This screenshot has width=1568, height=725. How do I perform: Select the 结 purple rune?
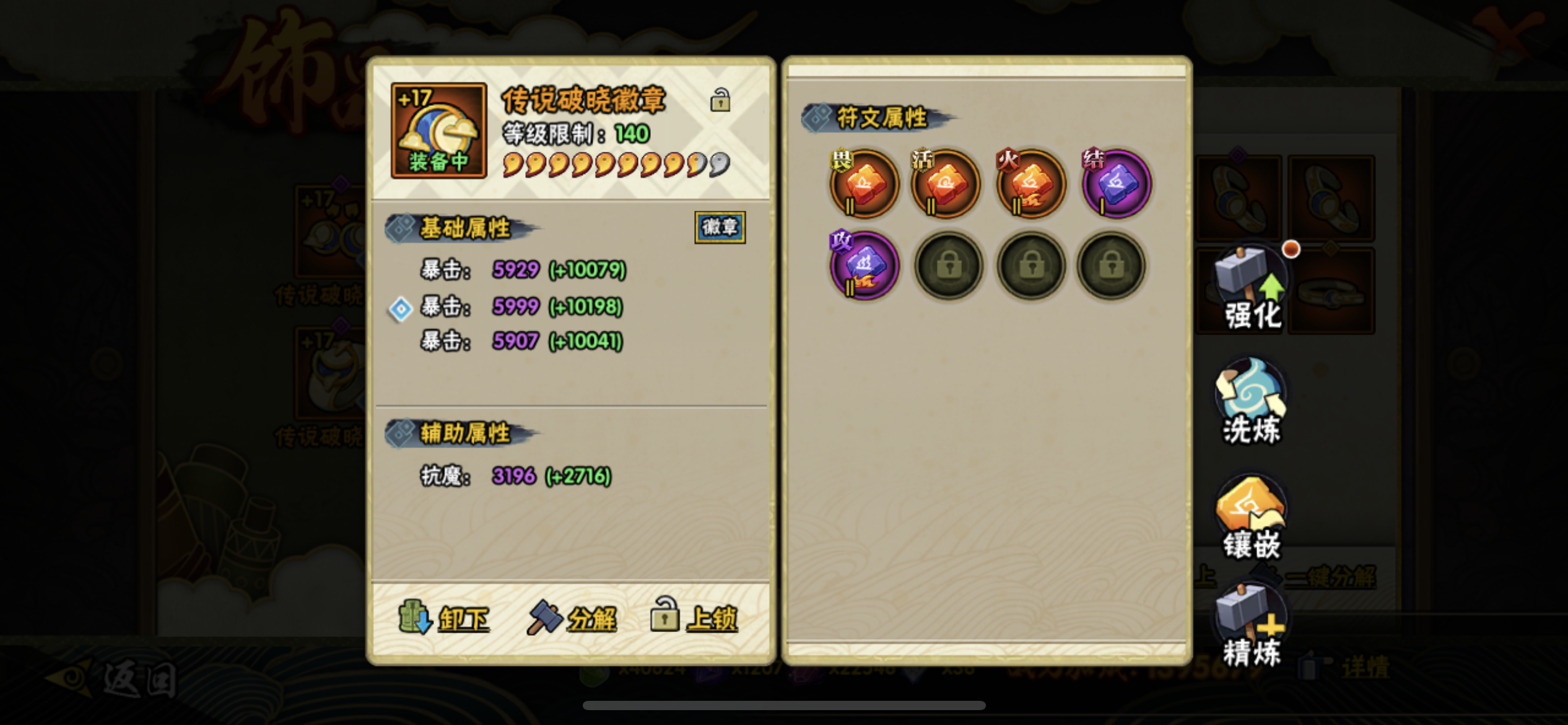coord(1116,183)
